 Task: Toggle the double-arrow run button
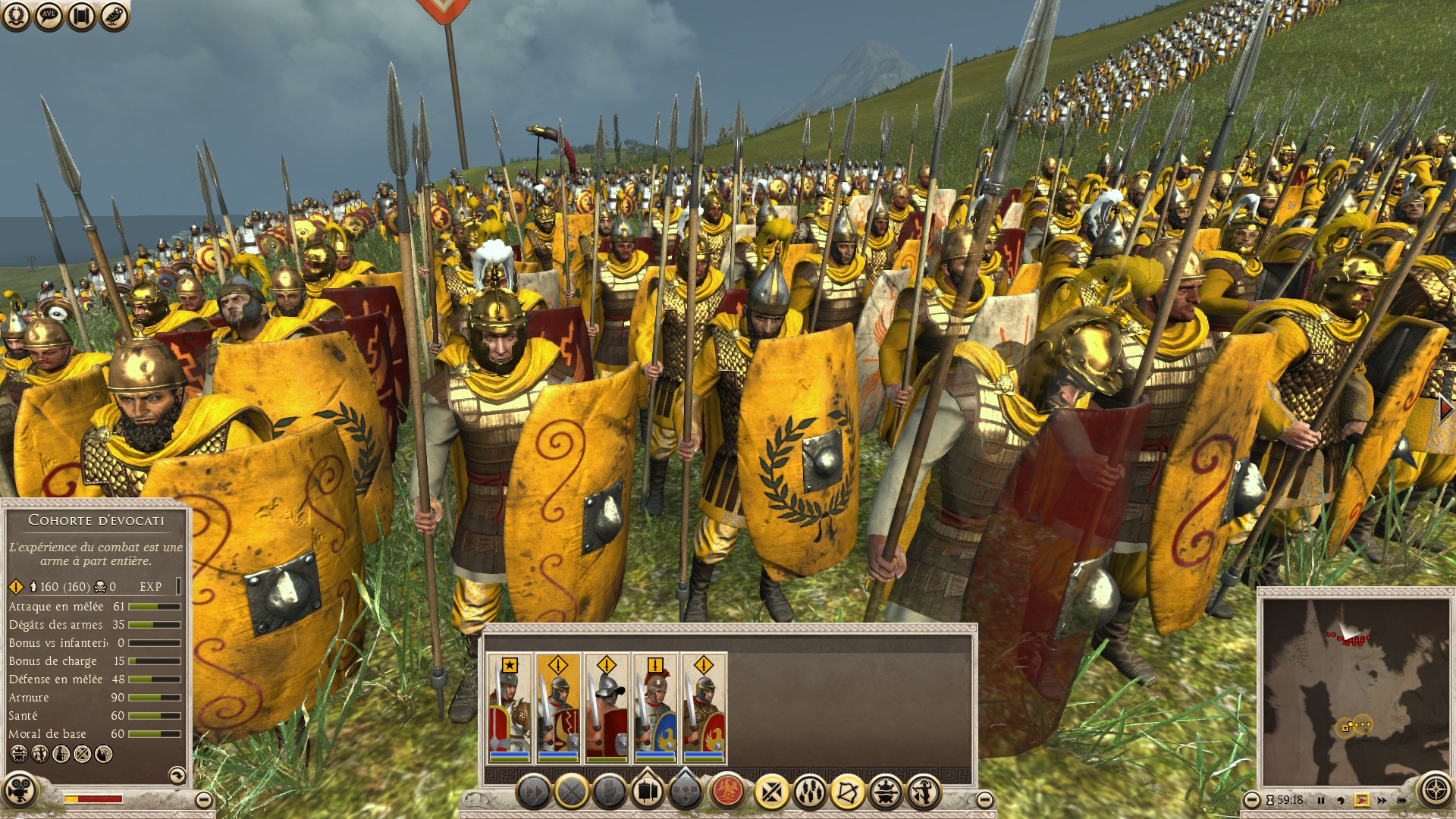(533, 793)
